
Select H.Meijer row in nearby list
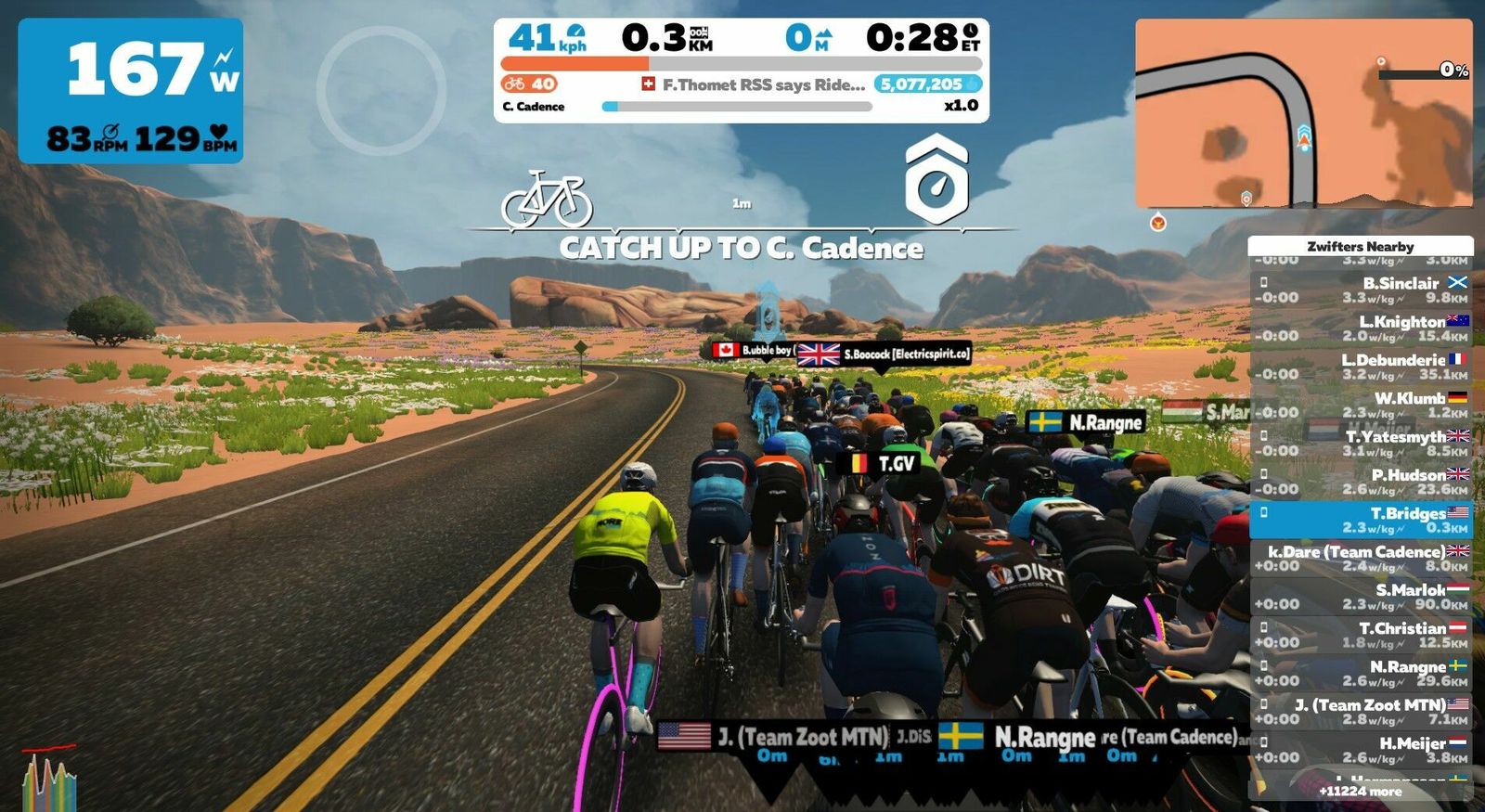[x=1361, y=750]
